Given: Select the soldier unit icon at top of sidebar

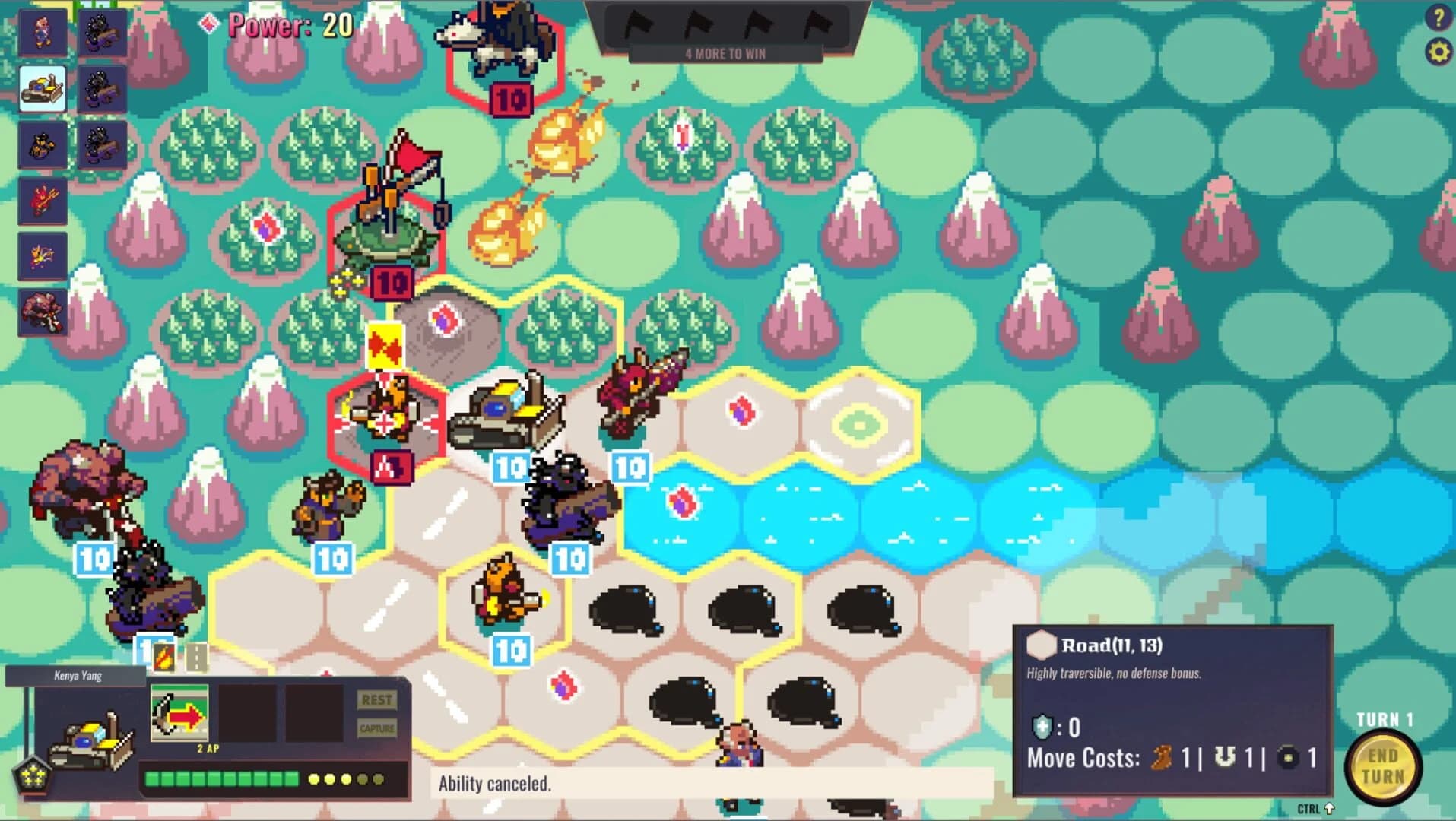Looking at the screenshot, I should [x=42, y=33].
